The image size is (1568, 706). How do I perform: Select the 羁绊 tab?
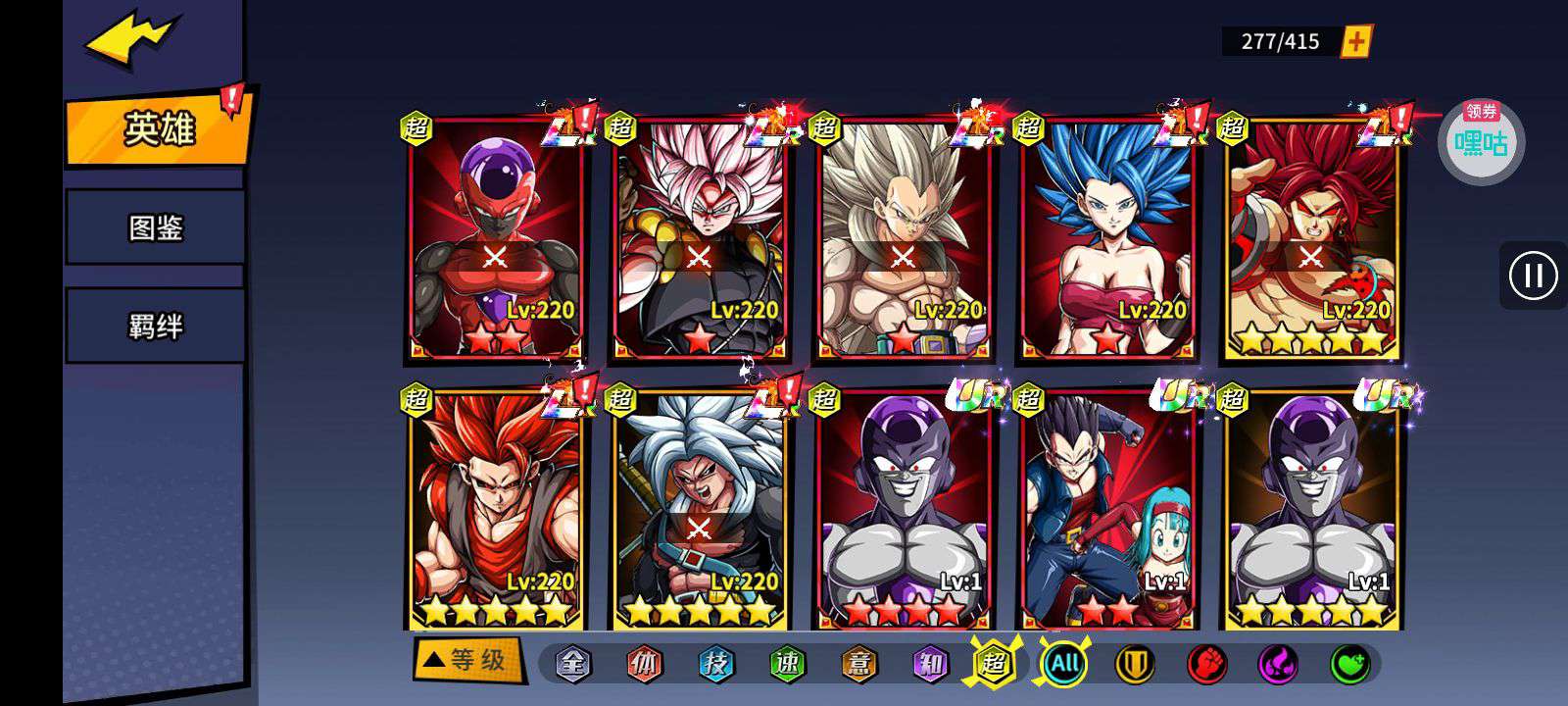[x=156, y=326]
